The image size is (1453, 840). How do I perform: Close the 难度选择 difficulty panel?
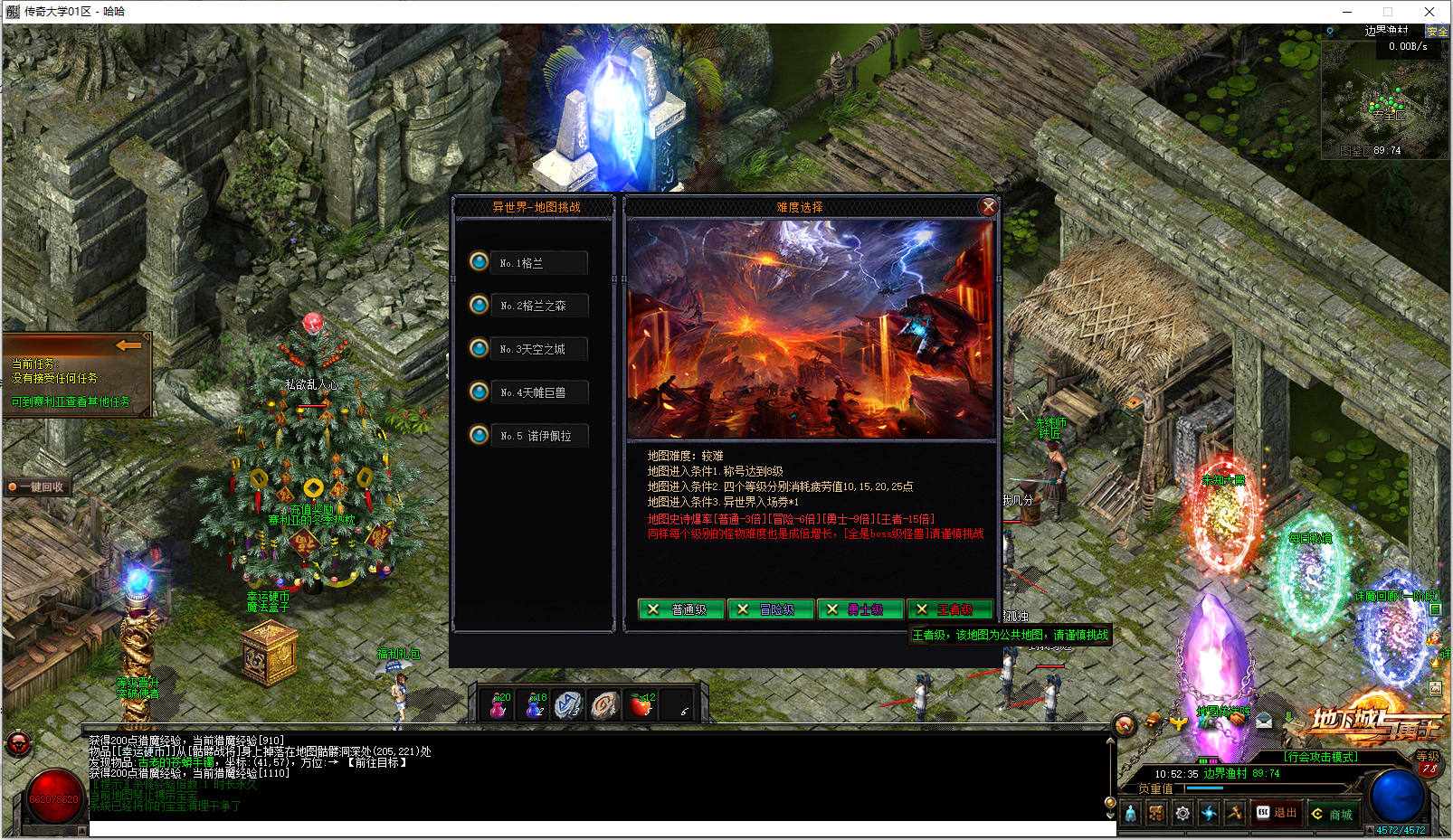(988, 207)
